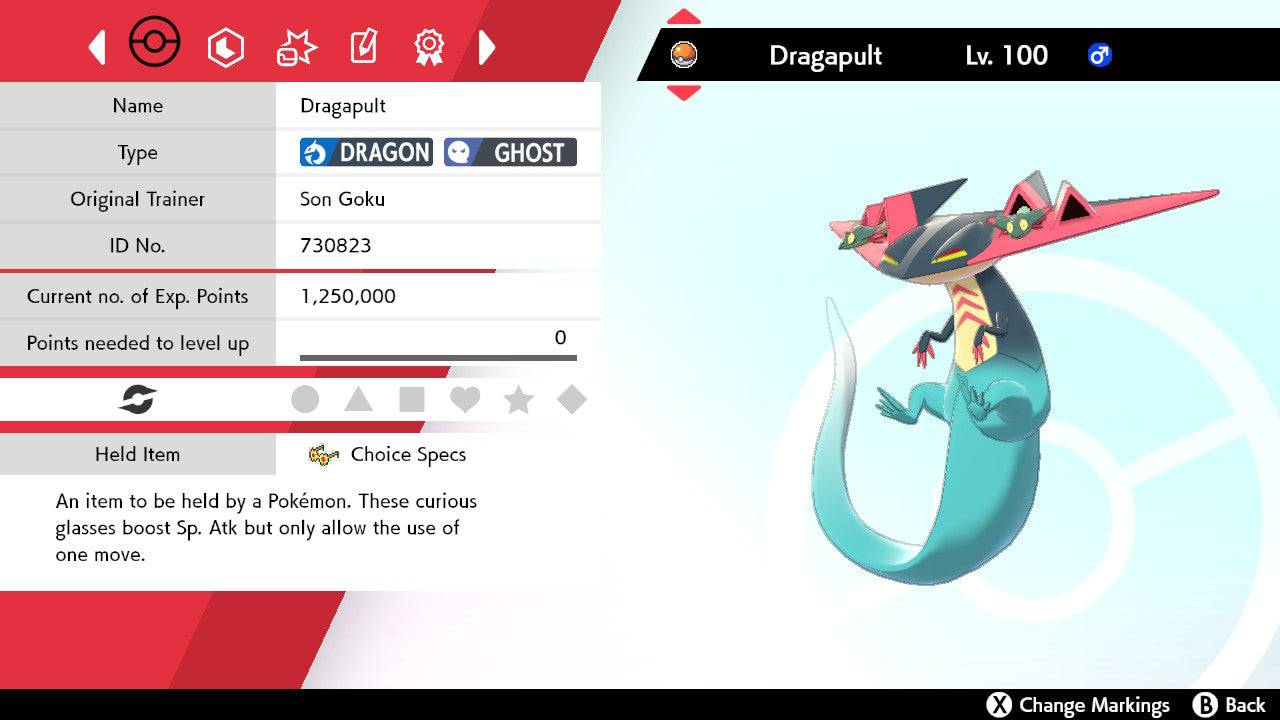The width and height of the screenshot is (1280, 720).
Task: Toggle the square marking
Action: click(411, 400)
